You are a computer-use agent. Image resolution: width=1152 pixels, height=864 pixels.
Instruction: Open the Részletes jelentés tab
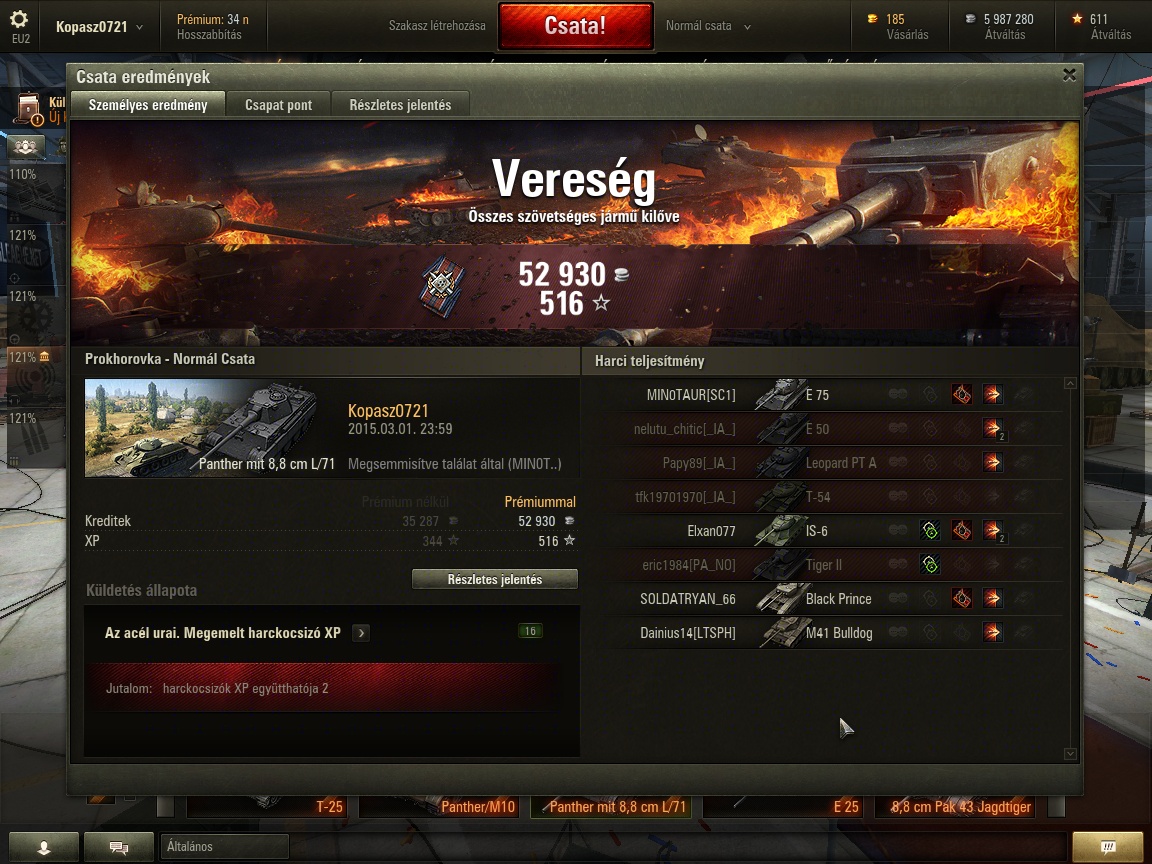400,105
